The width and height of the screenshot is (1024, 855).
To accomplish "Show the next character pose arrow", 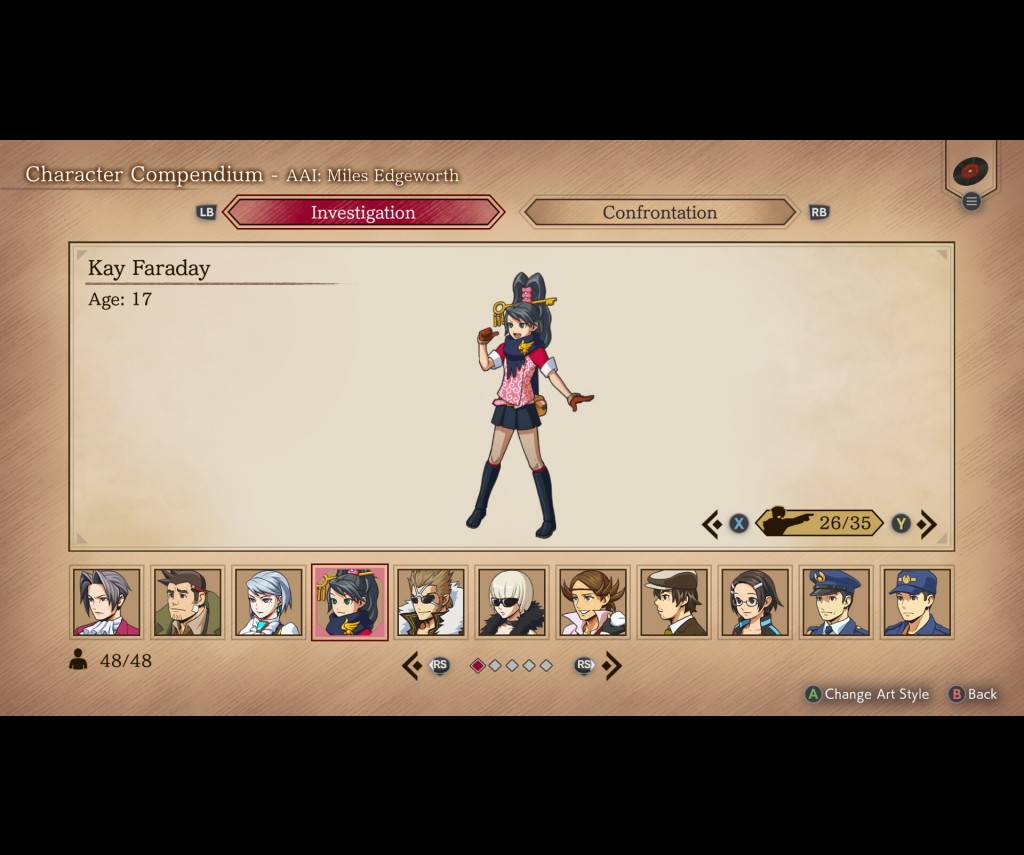I will (928, 523).
